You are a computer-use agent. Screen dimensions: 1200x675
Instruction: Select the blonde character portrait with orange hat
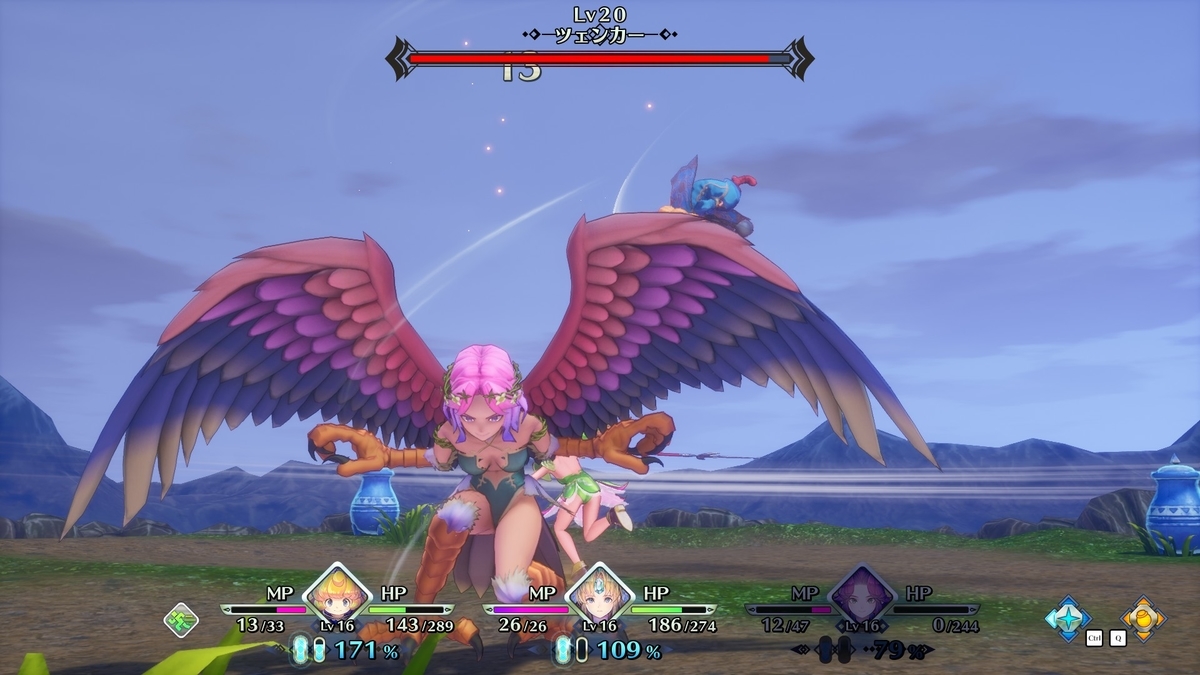(338, 596)
